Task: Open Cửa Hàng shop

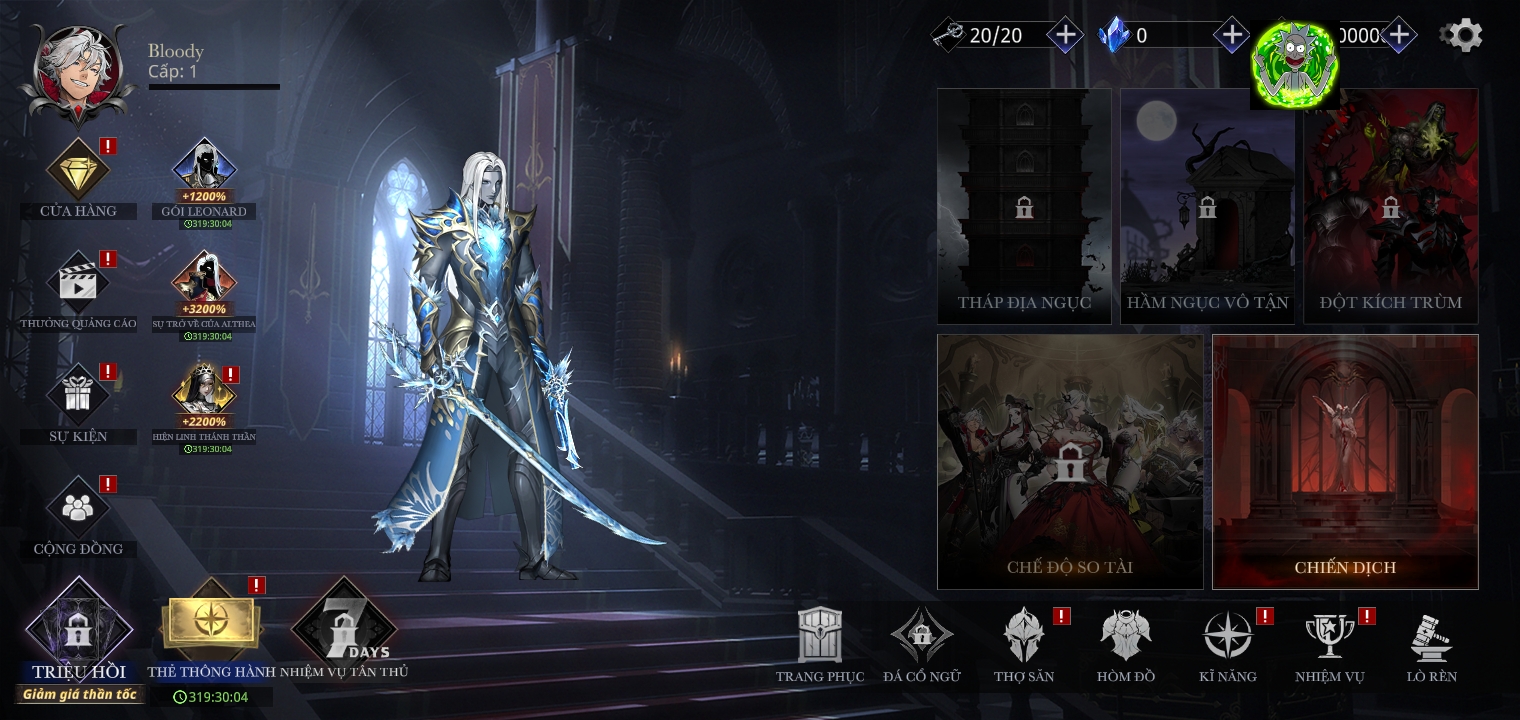Action: [x=78, y=171]
